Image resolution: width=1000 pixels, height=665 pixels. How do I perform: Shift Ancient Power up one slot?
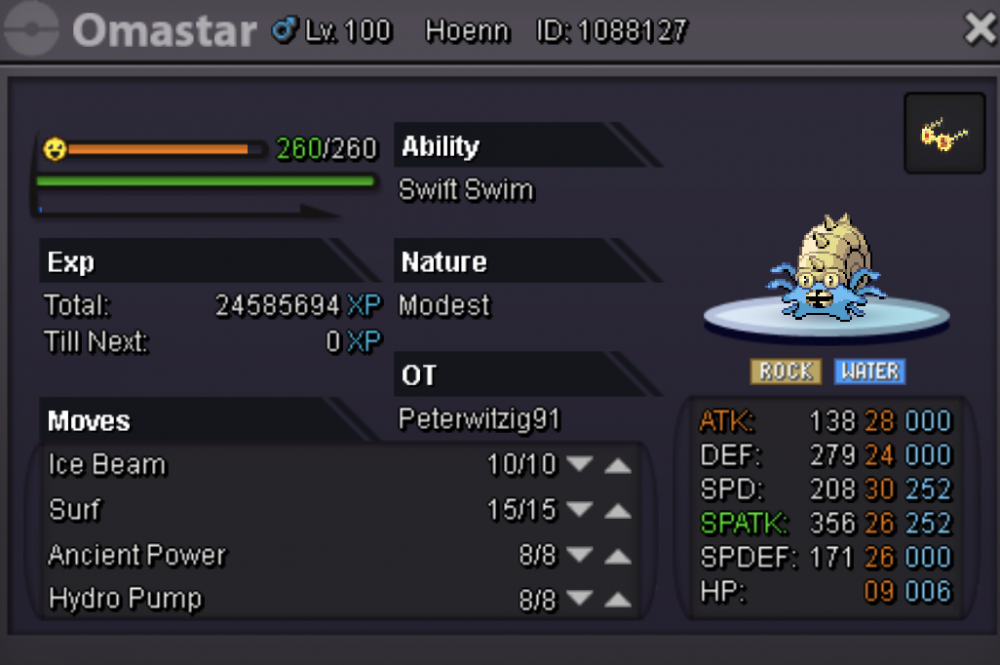tap(618, 556)
